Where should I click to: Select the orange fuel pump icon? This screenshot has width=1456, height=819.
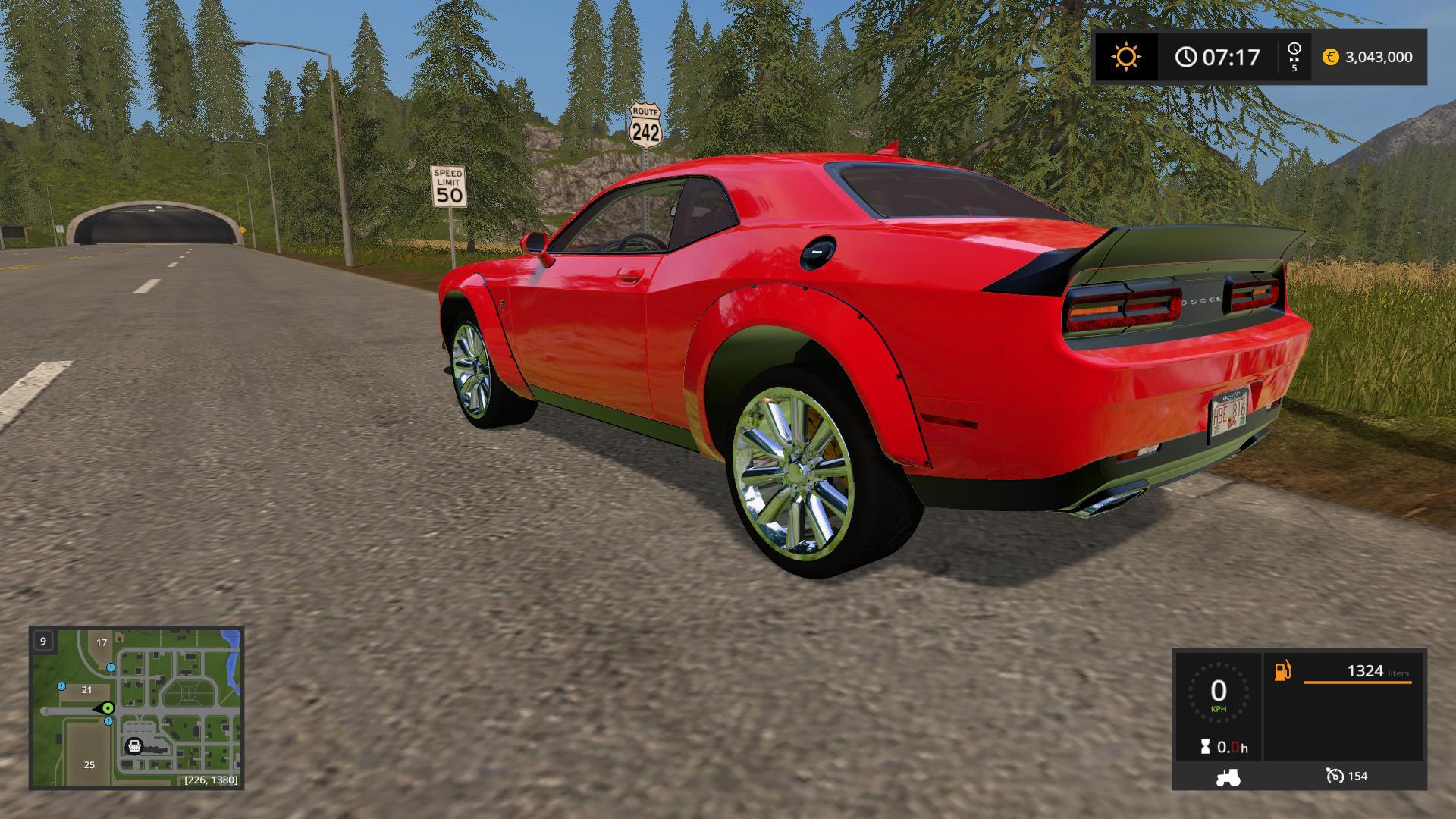(1282, 671)
